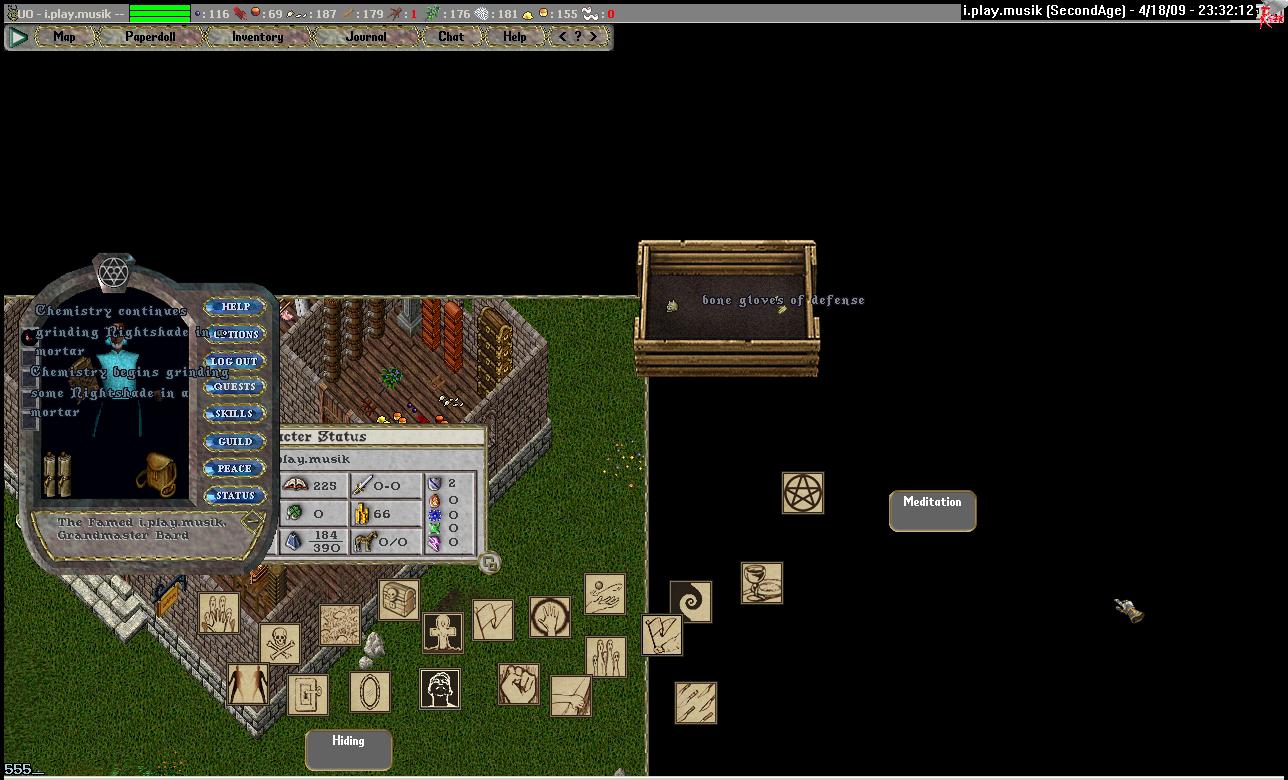
Task: Click the LOG OUT button on the paperdoll
Action: point(235,361)
